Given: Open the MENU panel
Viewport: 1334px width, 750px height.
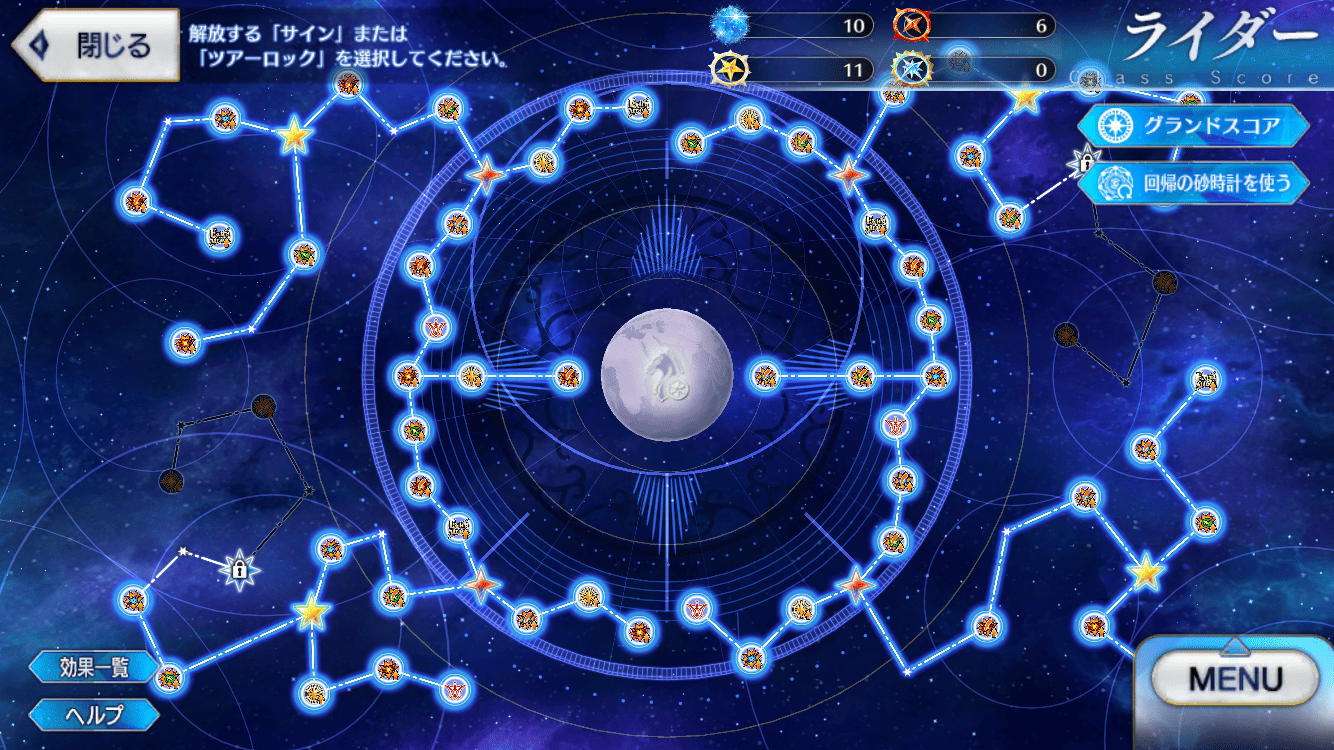Looking at the screenshot, I should (1235, 680).
